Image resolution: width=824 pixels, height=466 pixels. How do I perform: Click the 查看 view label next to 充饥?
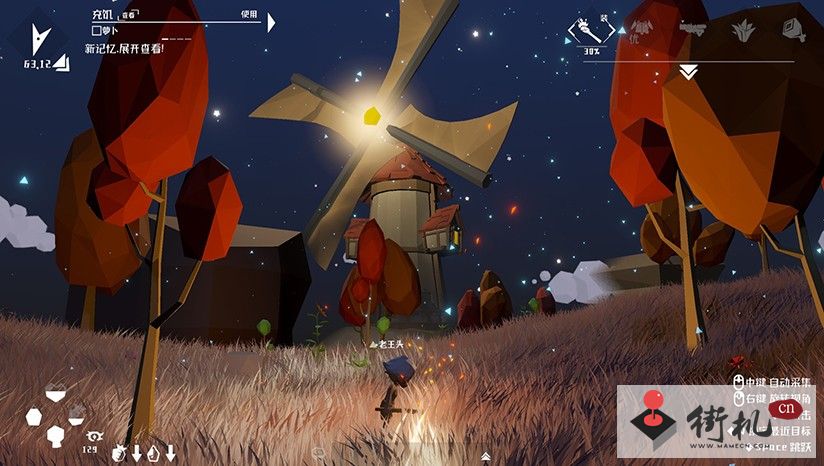tap(129, 15)
